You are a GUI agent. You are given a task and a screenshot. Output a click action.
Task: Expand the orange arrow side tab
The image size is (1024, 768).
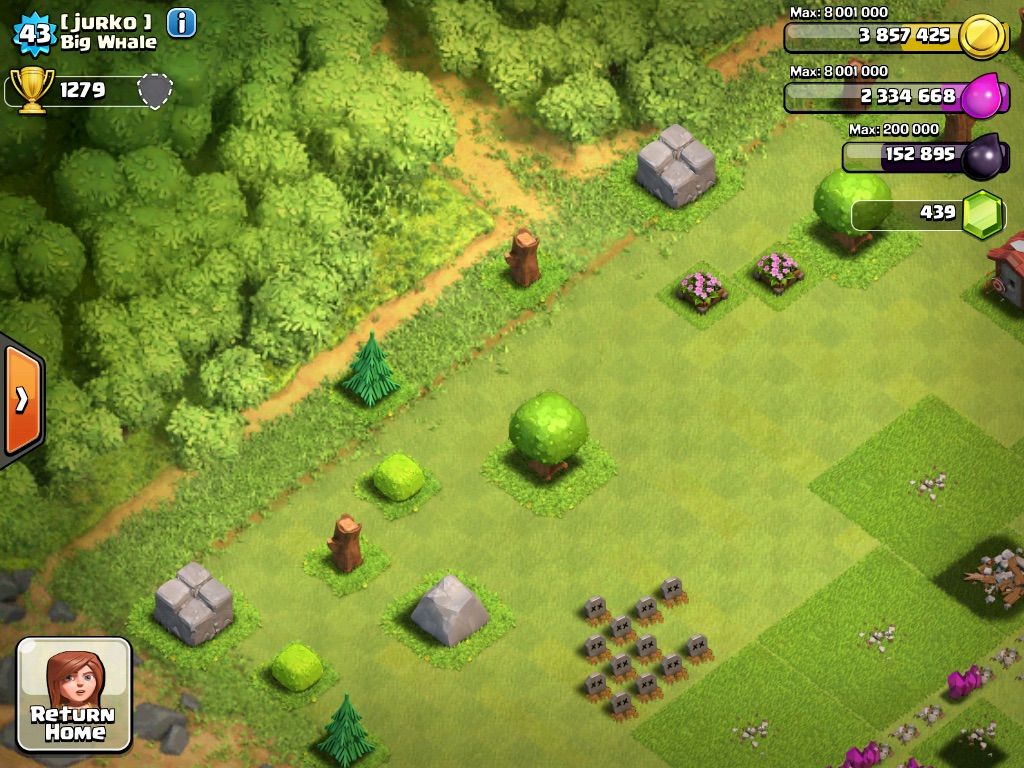(x=21, y=400)
